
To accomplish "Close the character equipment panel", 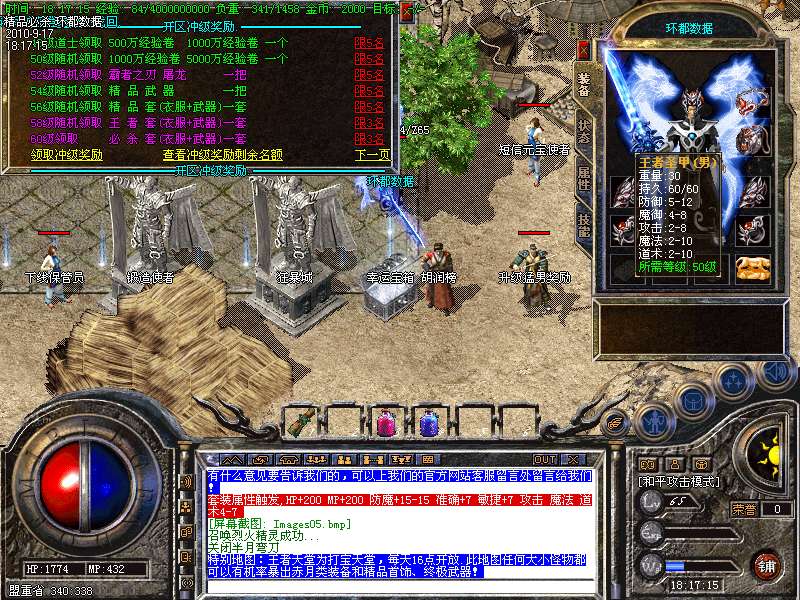I will 584,49.
